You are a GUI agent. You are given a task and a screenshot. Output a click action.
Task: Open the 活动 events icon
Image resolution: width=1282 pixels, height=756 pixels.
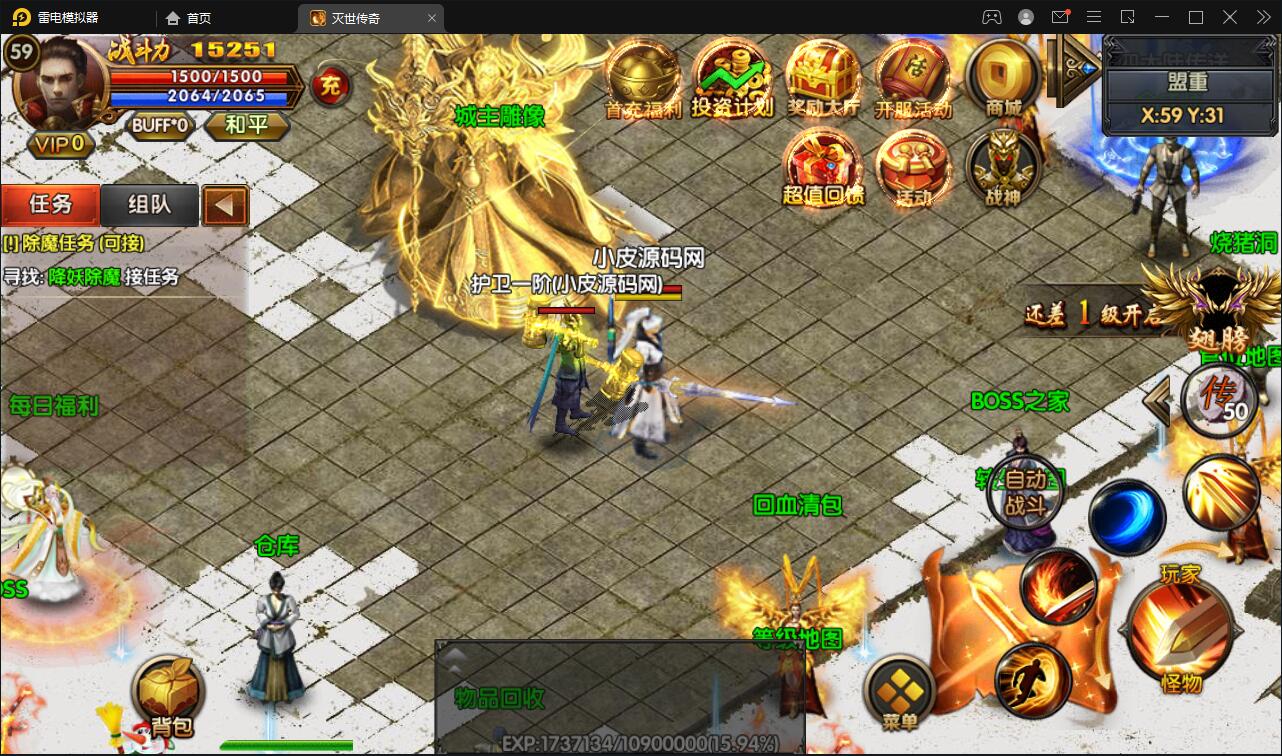912,166
